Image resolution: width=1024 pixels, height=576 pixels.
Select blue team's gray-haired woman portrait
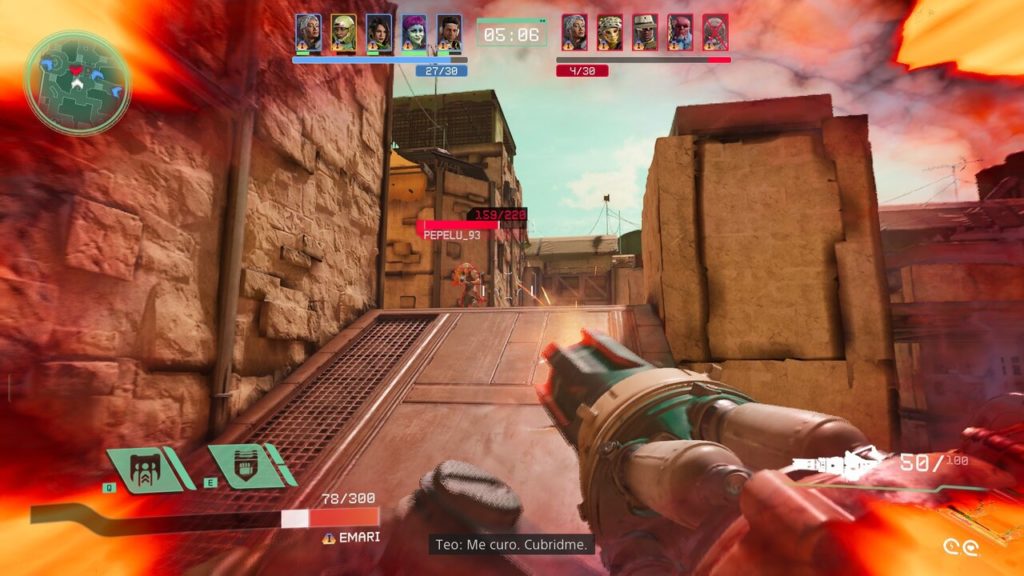point(308,33)
